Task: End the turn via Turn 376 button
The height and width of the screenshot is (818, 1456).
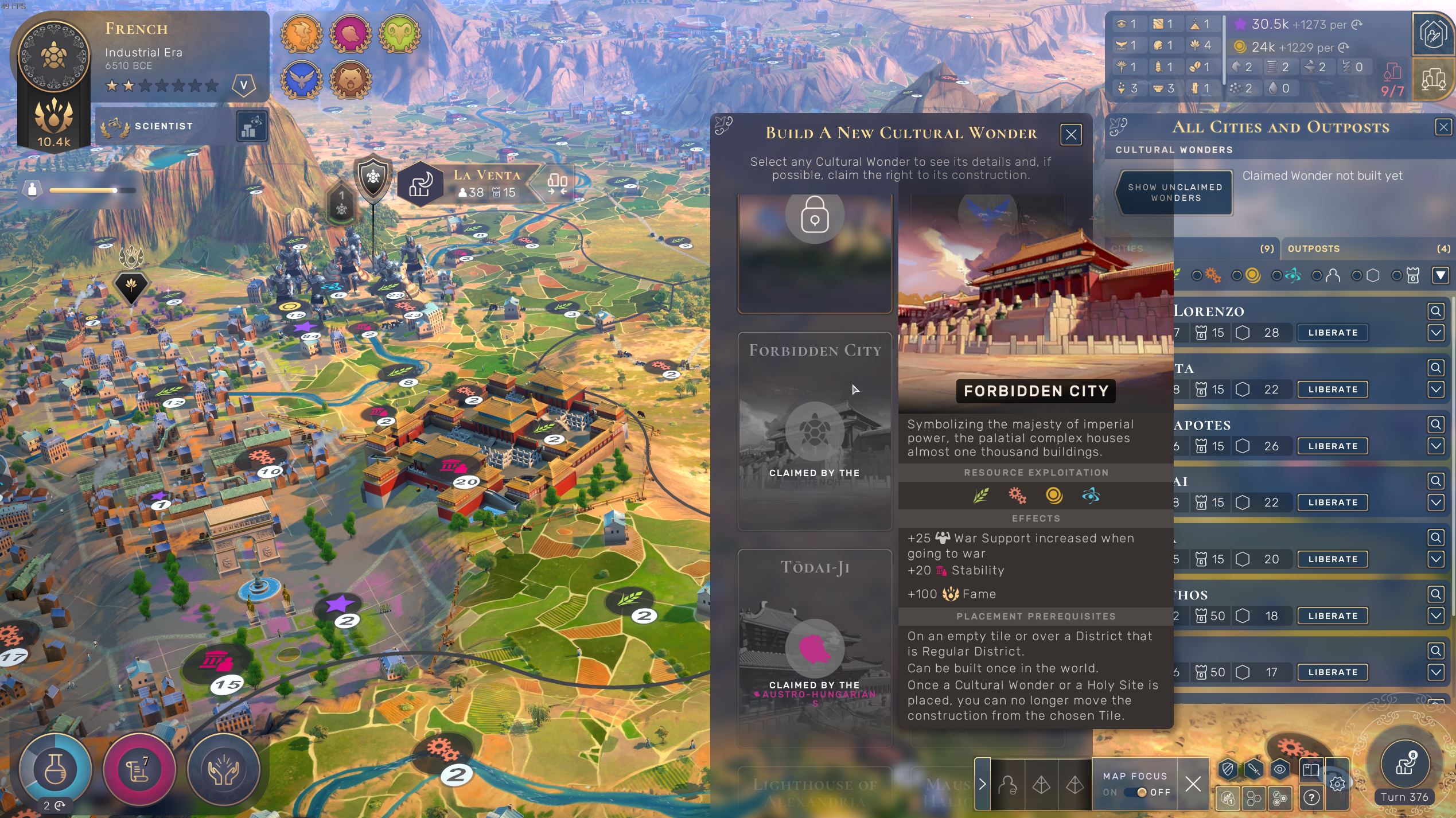Action: coord(1404,768)
